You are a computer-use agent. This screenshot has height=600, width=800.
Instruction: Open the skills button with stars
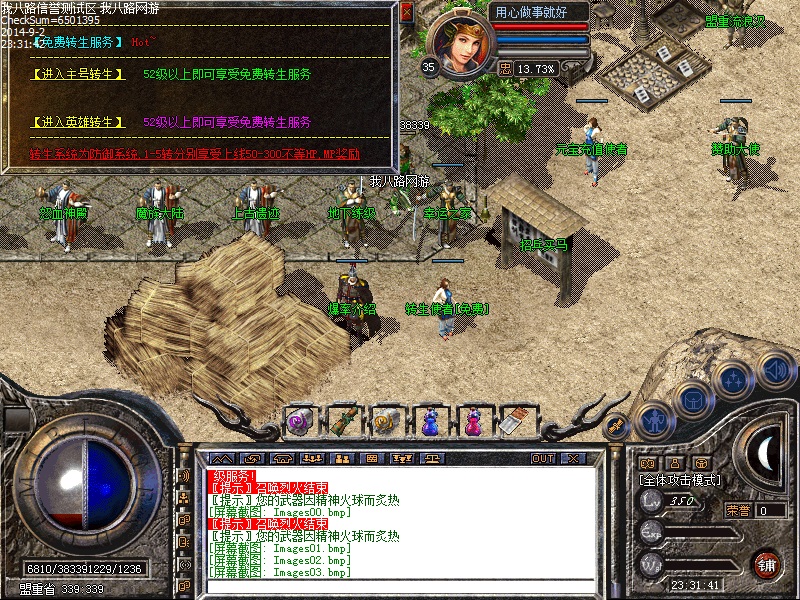click(736, 379)
